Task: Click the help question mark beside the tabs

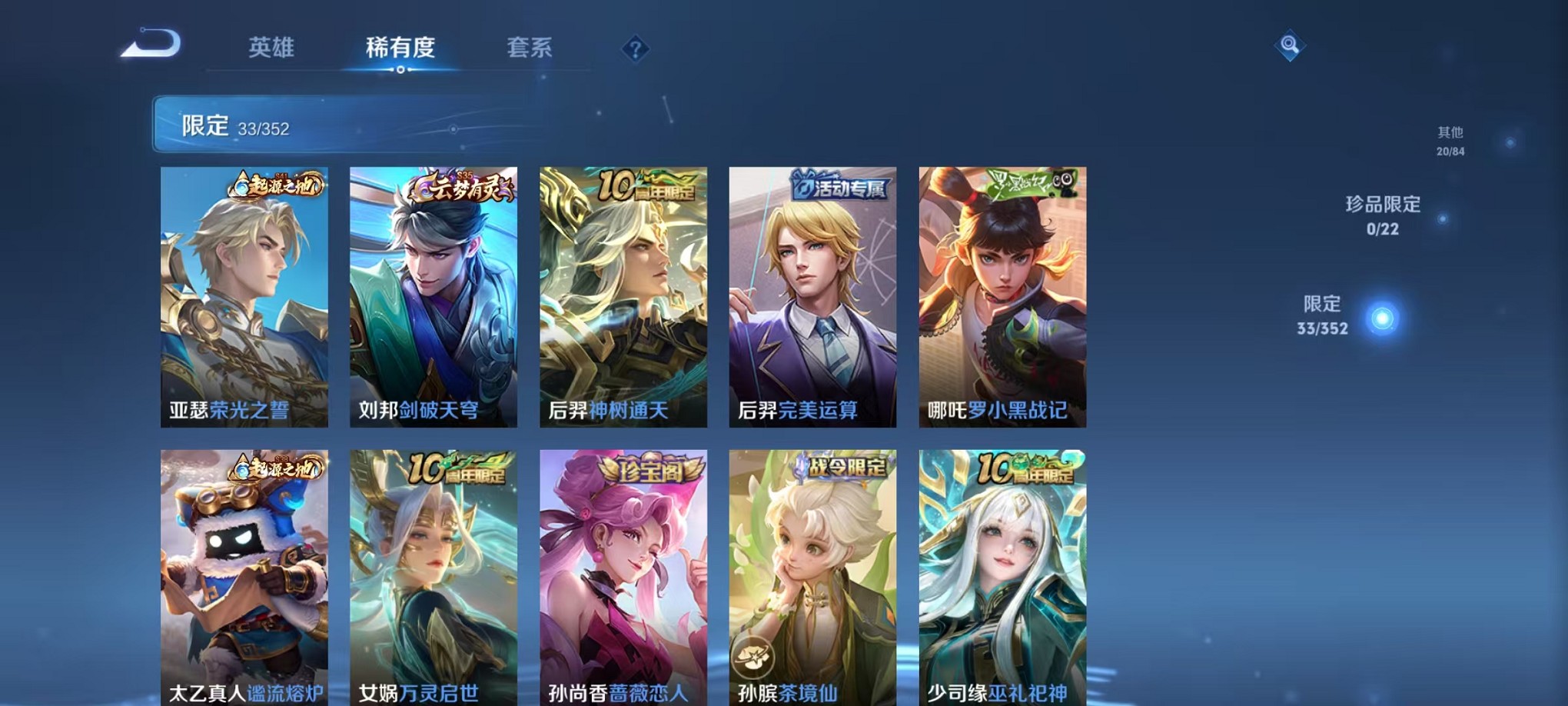Action: 634,49
